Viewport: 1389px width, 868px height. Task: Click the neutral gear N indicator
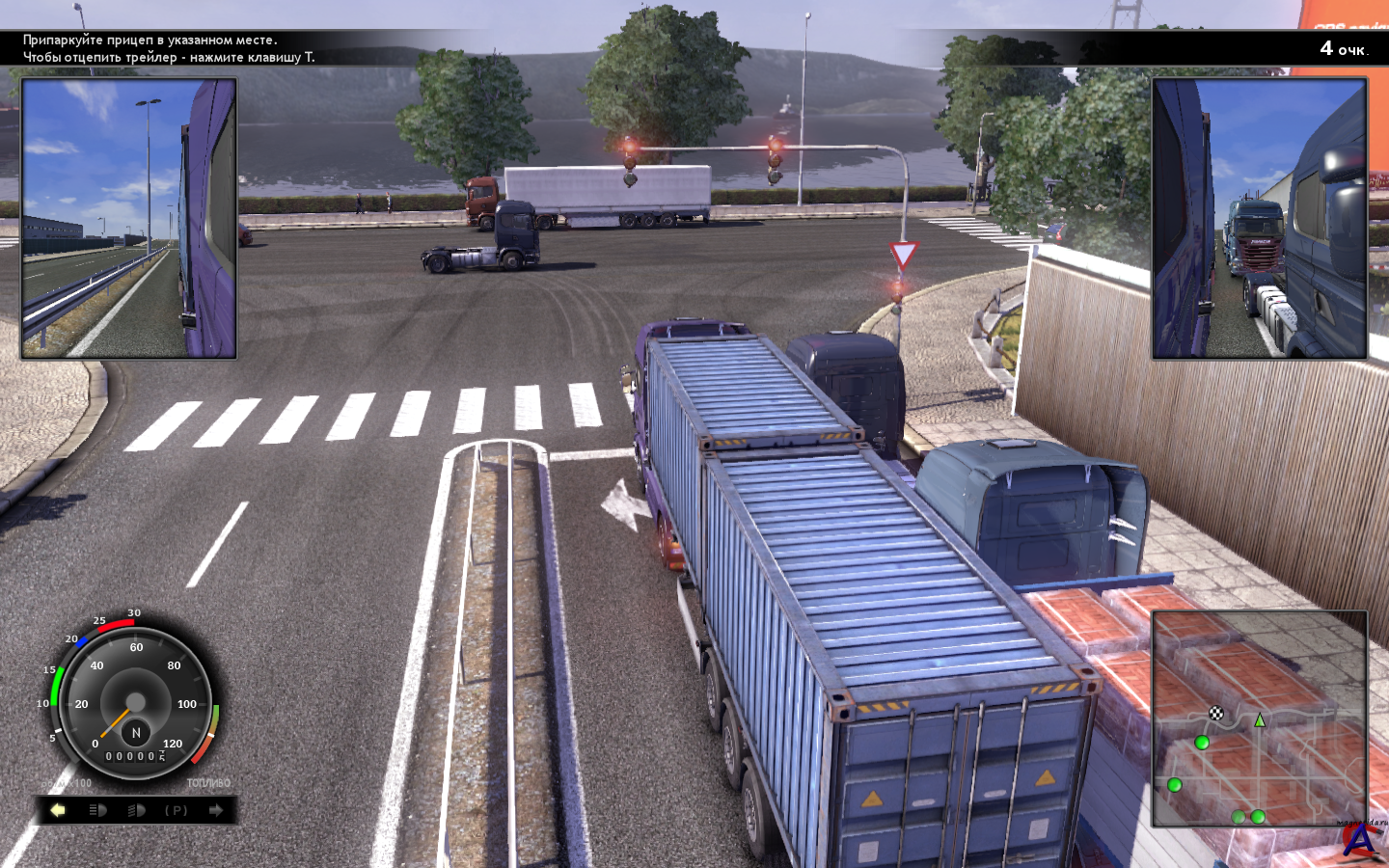pos(136,733)
